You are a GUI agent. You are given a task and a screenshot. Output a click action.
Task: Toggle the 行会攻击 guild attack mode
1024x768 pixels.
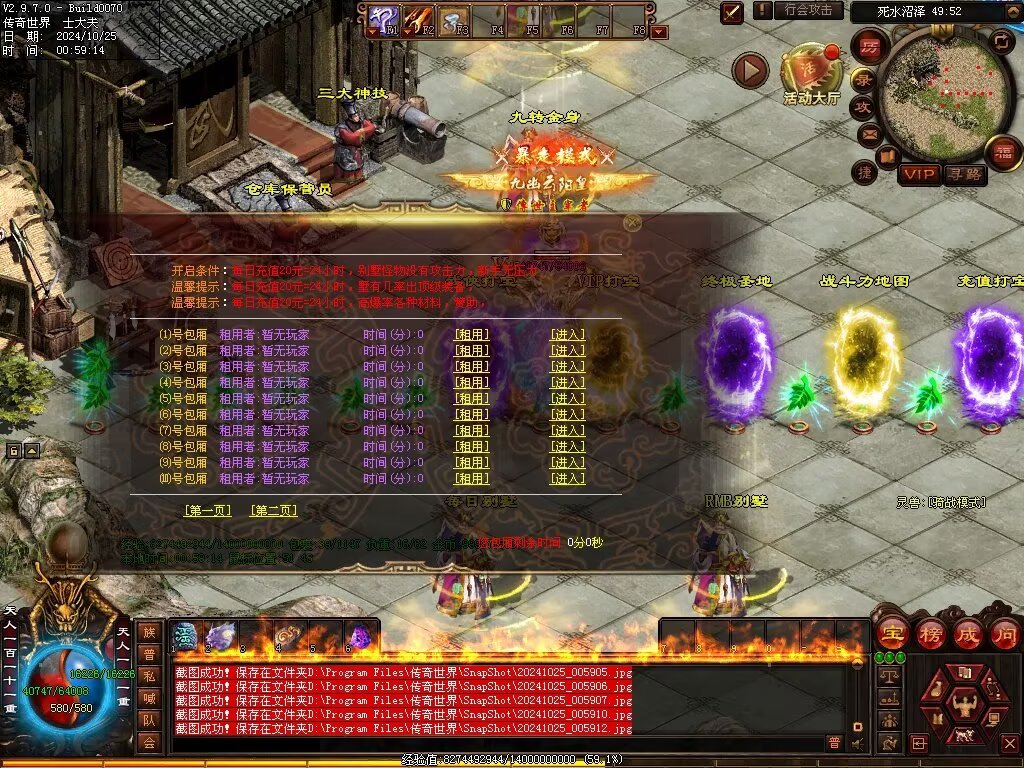pyautogui.click(x=808, y=10)
